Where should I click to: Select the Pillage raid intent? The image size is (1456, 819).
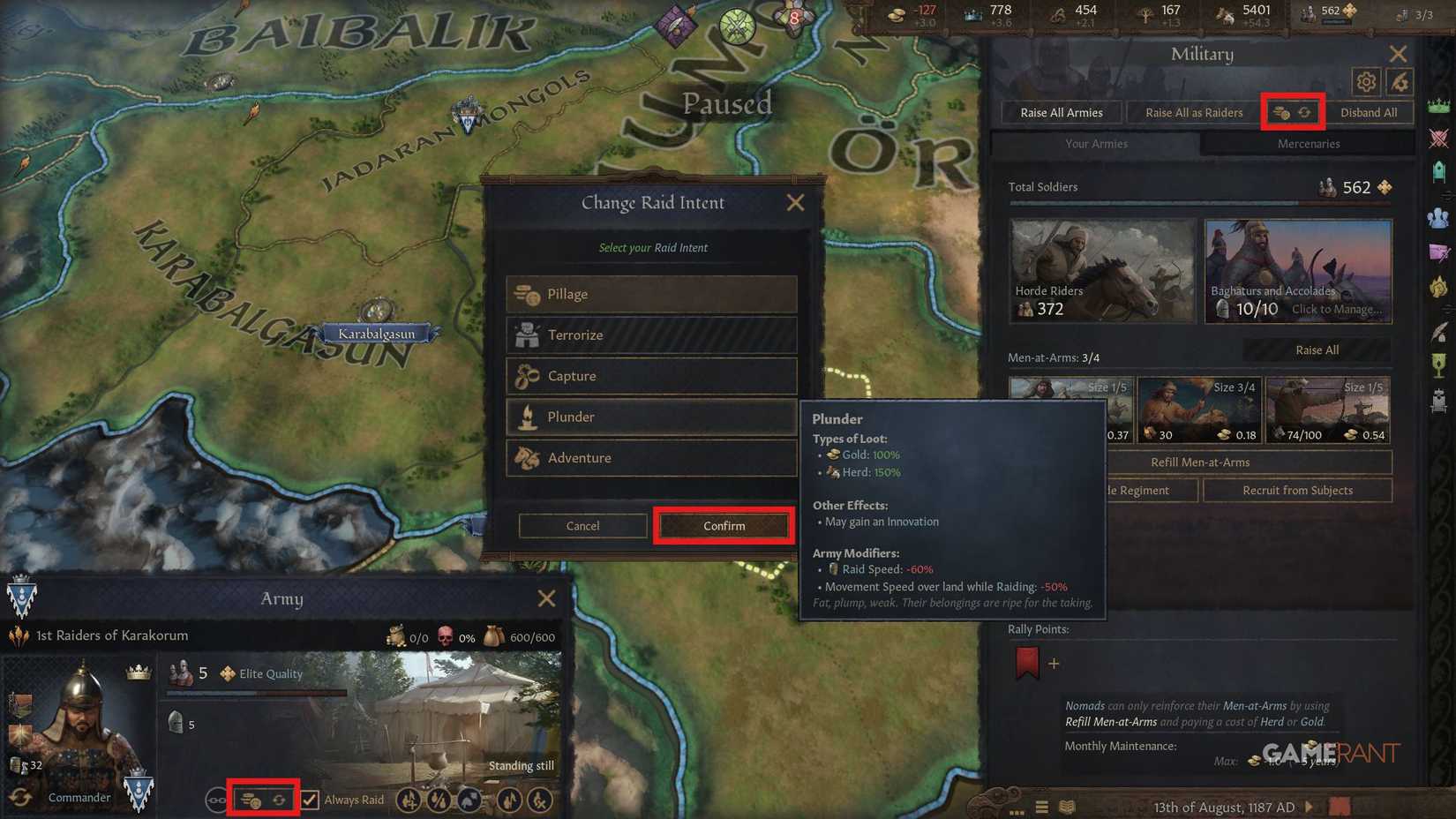coord(650,294)
